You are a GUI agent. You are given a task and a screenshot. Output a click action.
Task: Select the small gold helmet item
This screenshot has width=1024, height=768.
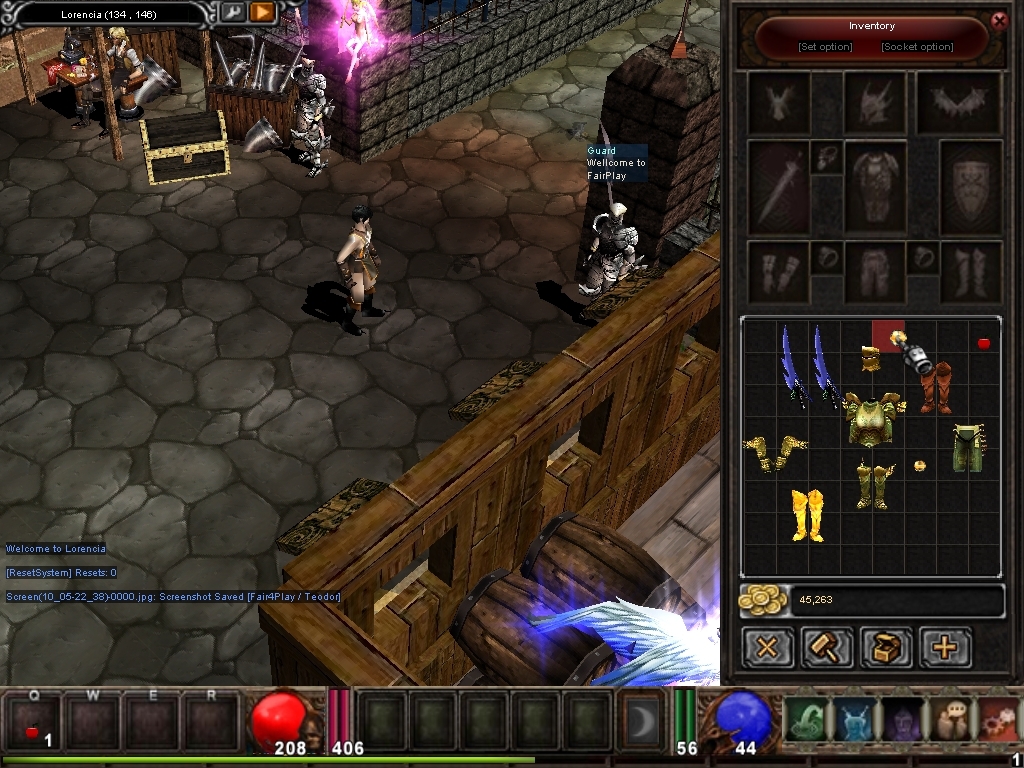click(870, 359)
